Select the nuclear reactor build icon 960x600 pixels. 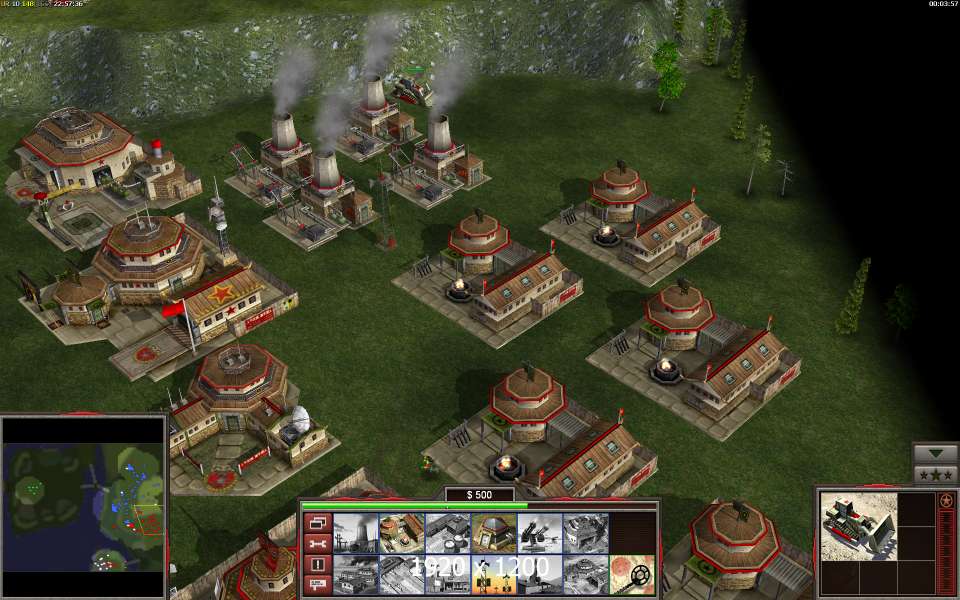coord(354,534)
